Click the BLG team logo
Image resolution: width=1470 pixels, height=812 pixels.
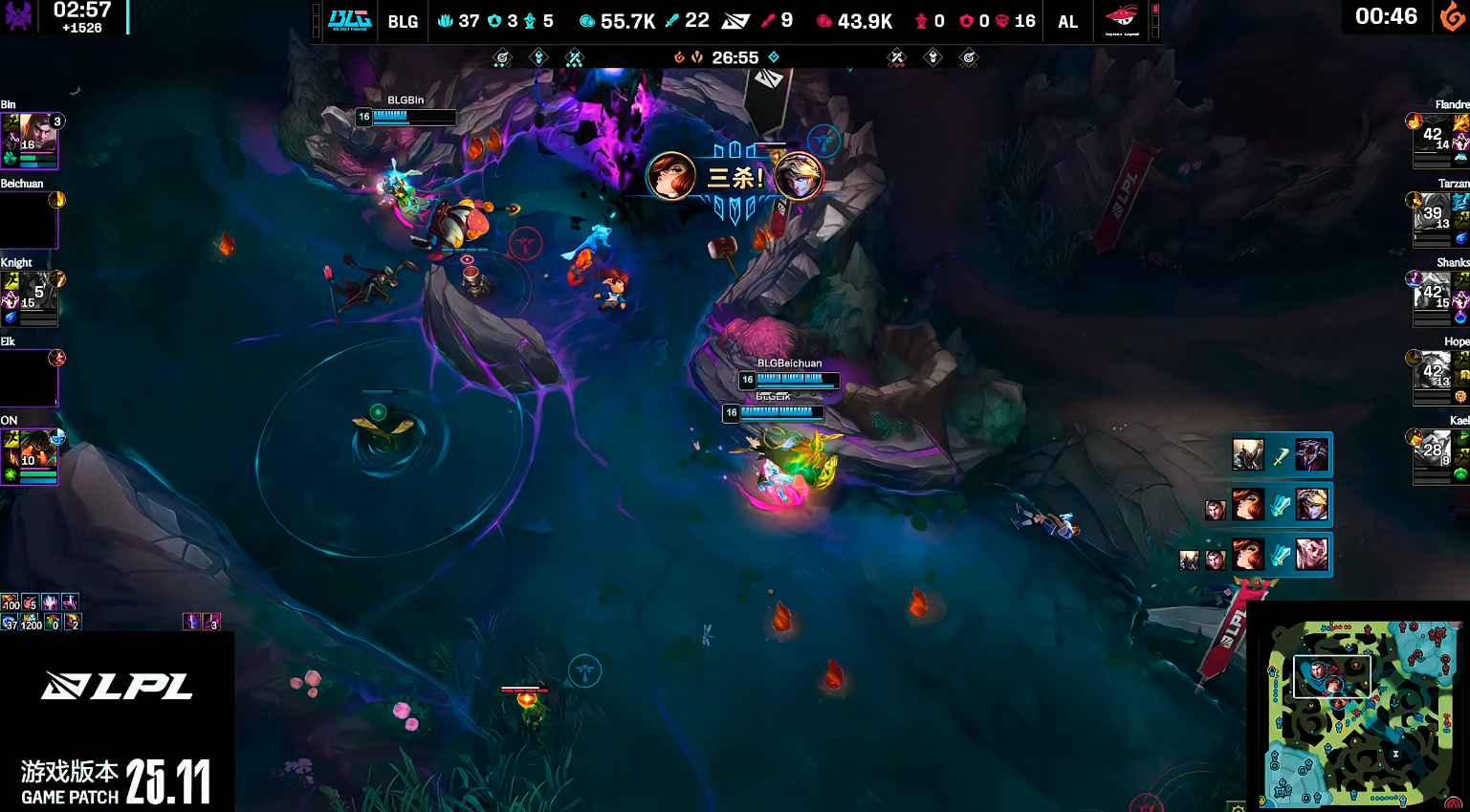click(x=349, y=20)
